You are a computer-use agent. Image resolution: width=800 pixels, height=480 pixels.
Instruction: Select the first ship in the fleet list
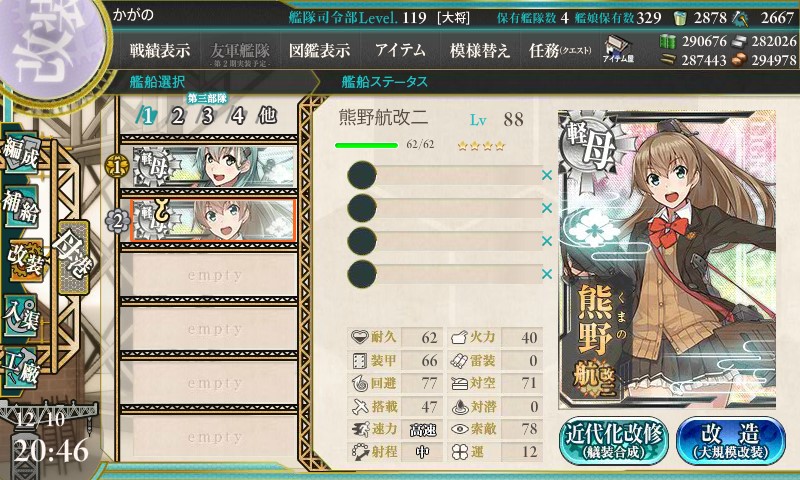click(212, 166)
